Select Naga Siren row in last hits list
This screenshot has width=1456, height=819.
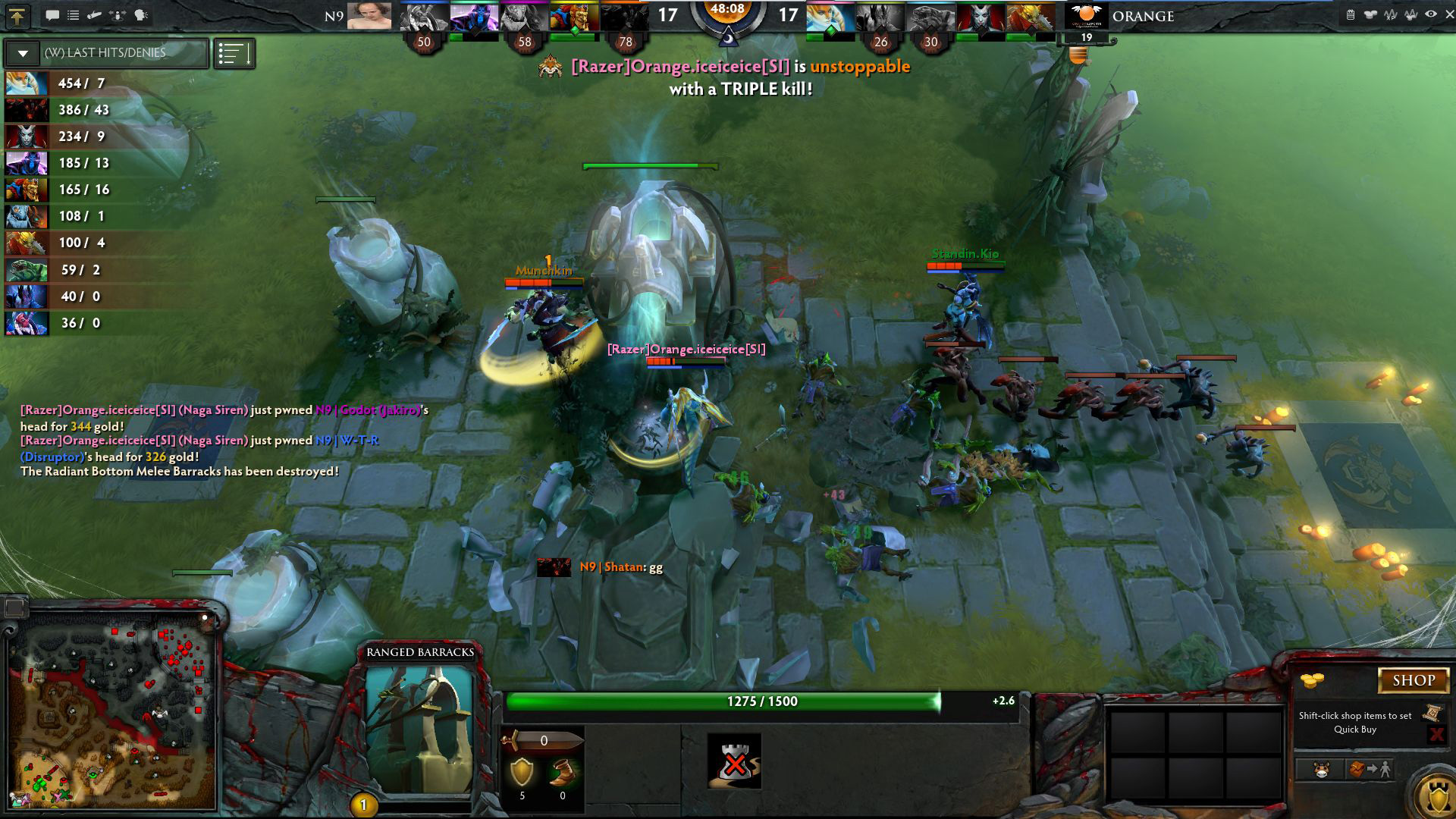point(27,83)
